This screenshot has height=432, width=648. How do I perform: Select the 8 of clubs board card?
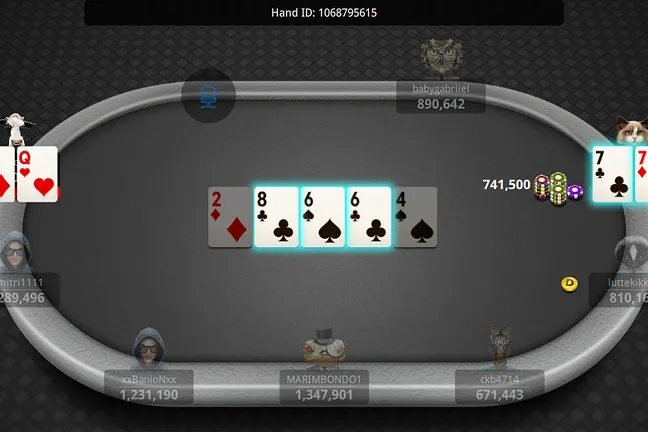[276, 217]
